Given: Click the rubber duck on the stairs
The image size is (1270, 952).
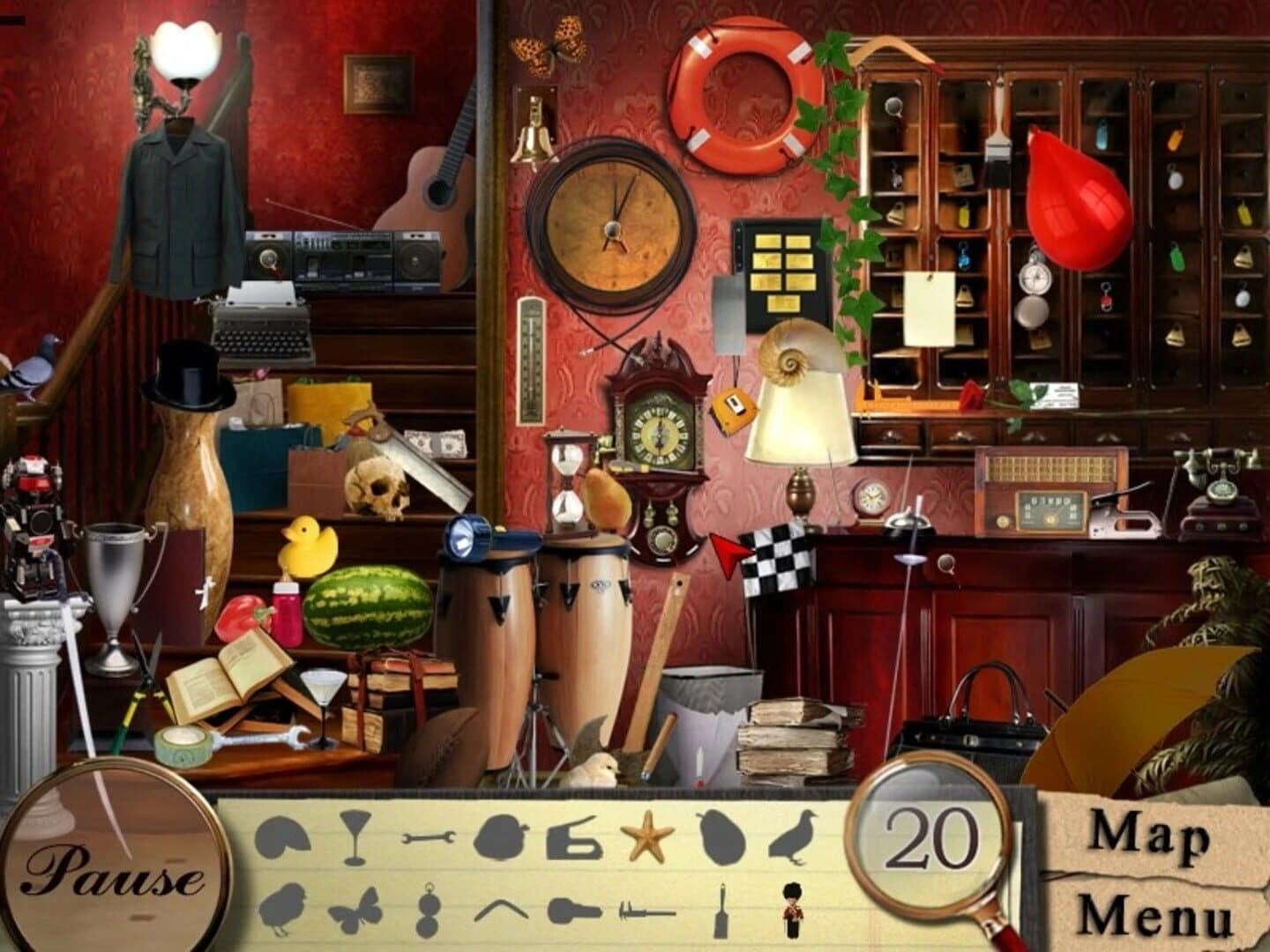Looking at the screenshot, I should click(309, 547).
